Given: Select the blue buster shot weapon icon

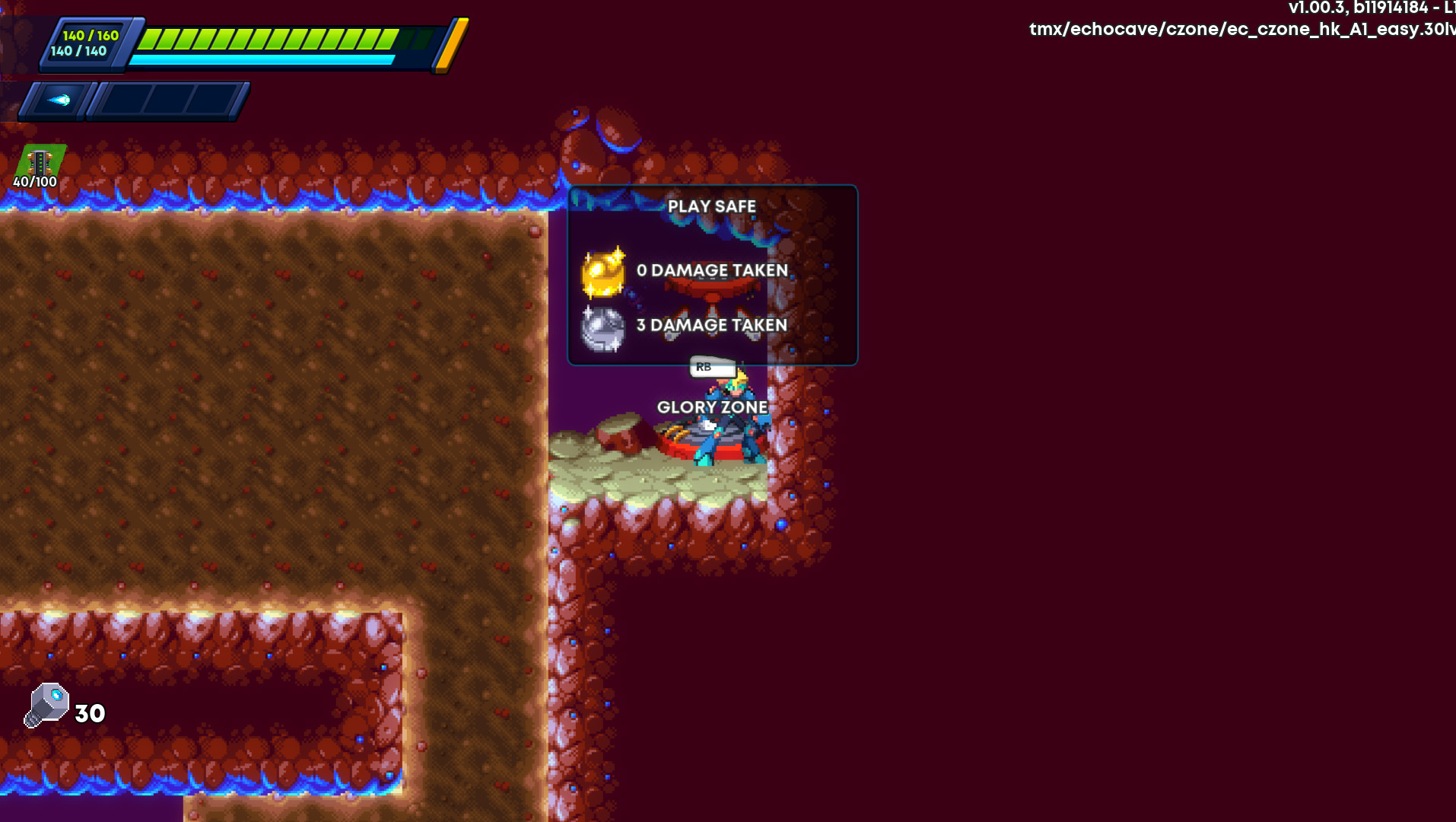Looking at the screenshot, I should (59, 100).
